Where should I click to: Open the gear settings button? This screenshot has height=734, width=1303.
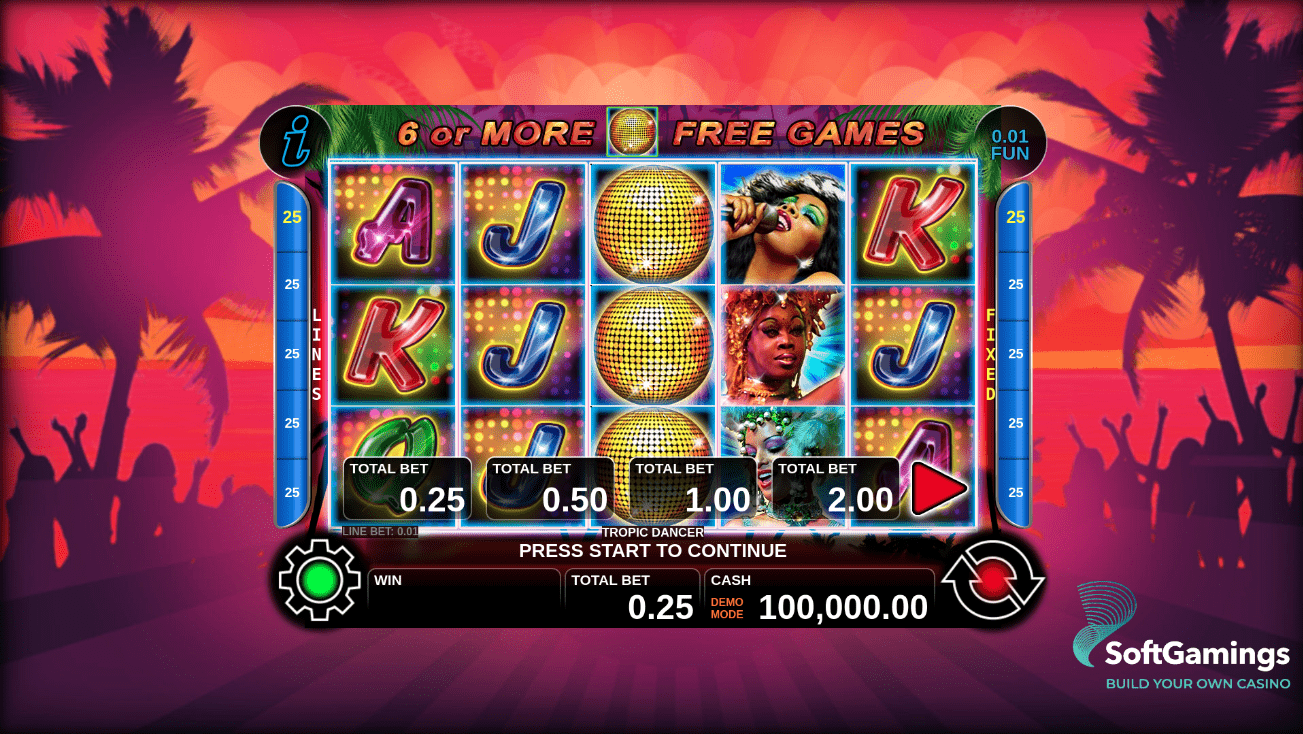tap(318, 579)
